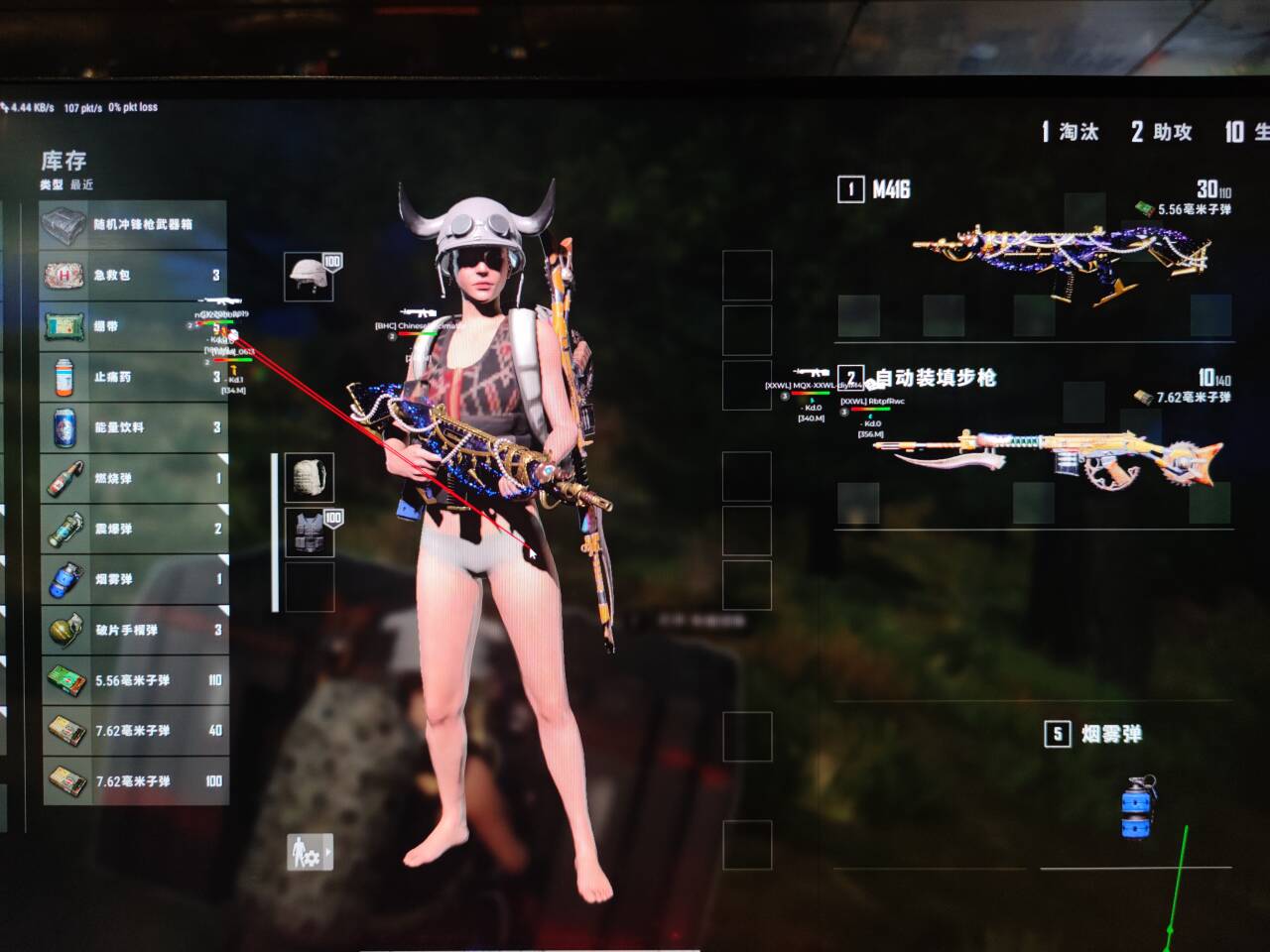Viewport: 1270px width, 952px height.
Task: Pick the 燃烧弹 molotov from inventory
Action: [x=134, y=478]
